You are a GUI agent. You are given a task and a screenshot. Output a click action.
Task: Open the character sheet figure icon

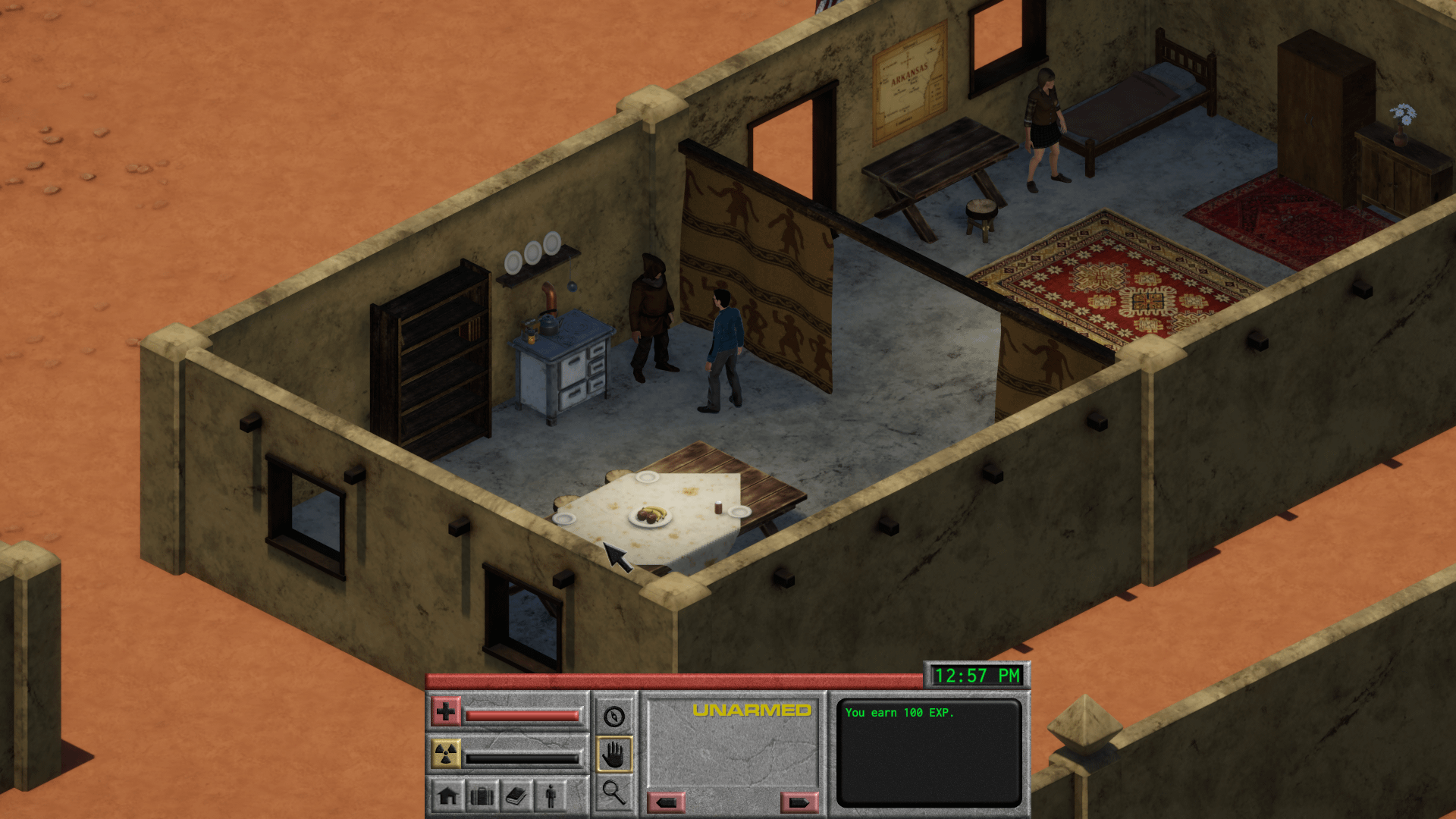pos(551,795)
